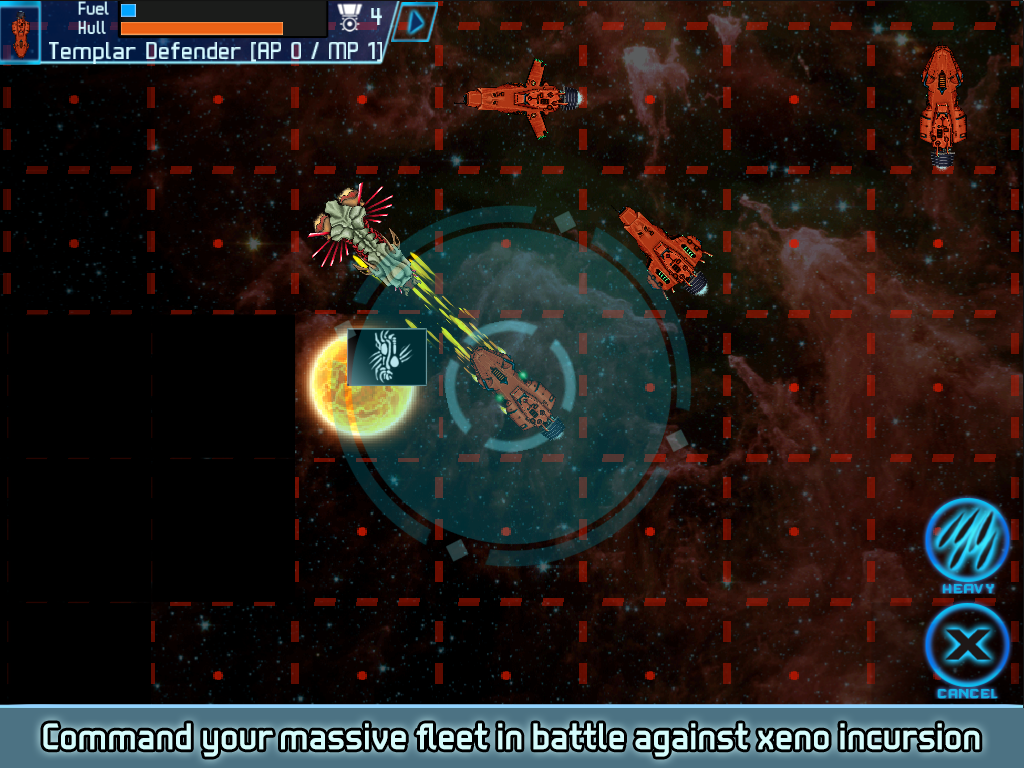Click the xeno target marker icon
This screenshot has width=1024, height=768.
[x=387, y=357]
